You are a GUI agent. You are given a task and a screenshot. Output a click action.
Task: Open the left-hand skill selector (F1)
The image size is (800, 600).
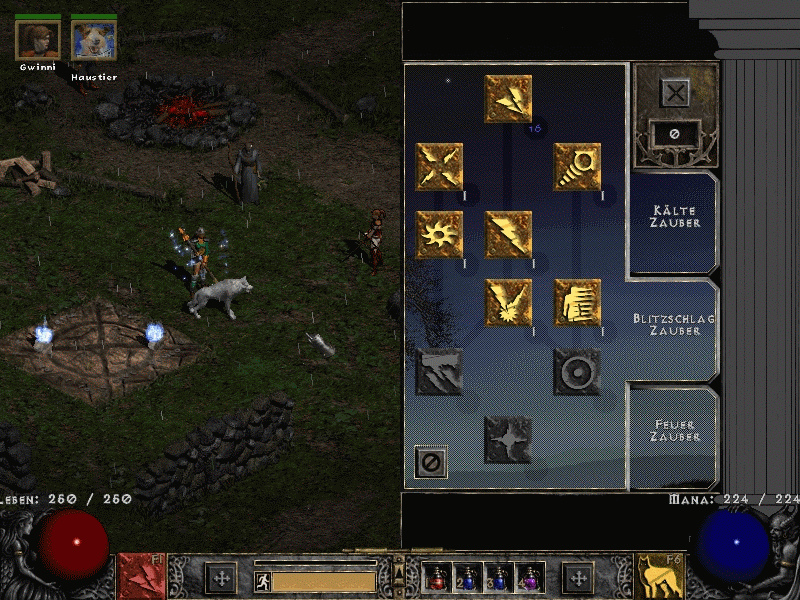coord(142,577)
